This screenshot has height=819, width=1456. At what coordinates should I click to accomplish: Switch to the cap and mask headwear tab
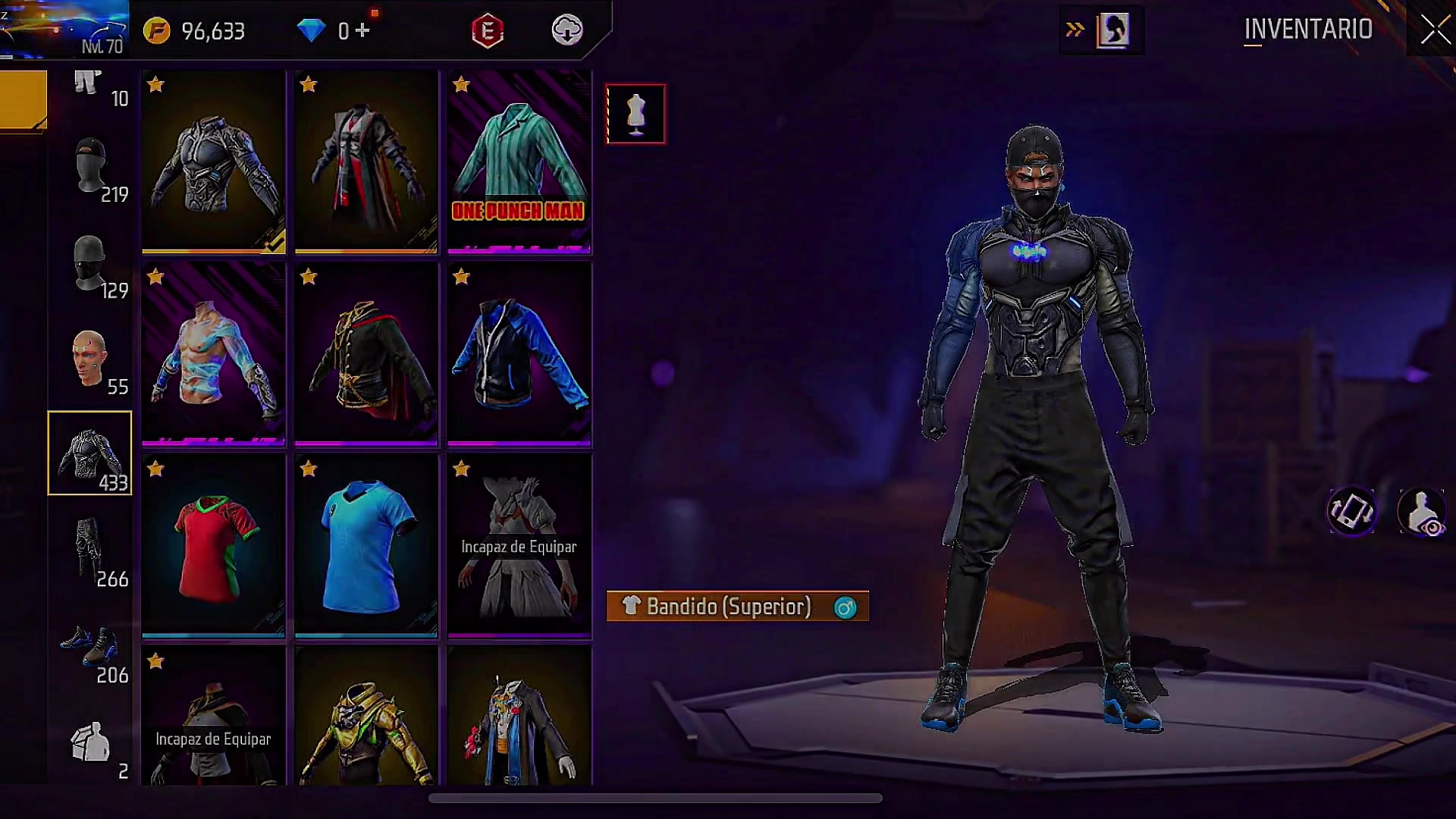[x=89, y=165]
